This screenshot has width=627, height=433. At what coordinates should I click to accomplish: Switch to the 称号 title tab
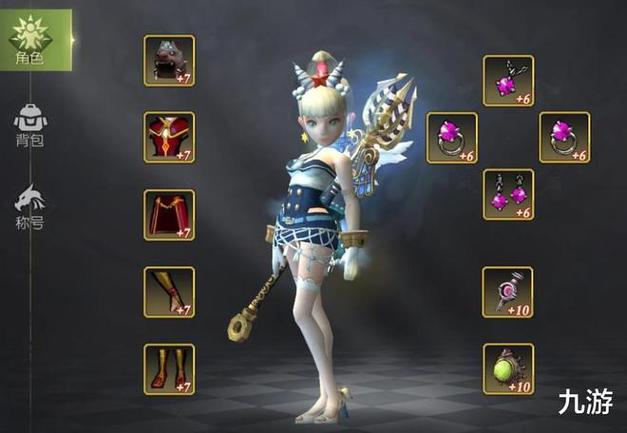point(30,203)
